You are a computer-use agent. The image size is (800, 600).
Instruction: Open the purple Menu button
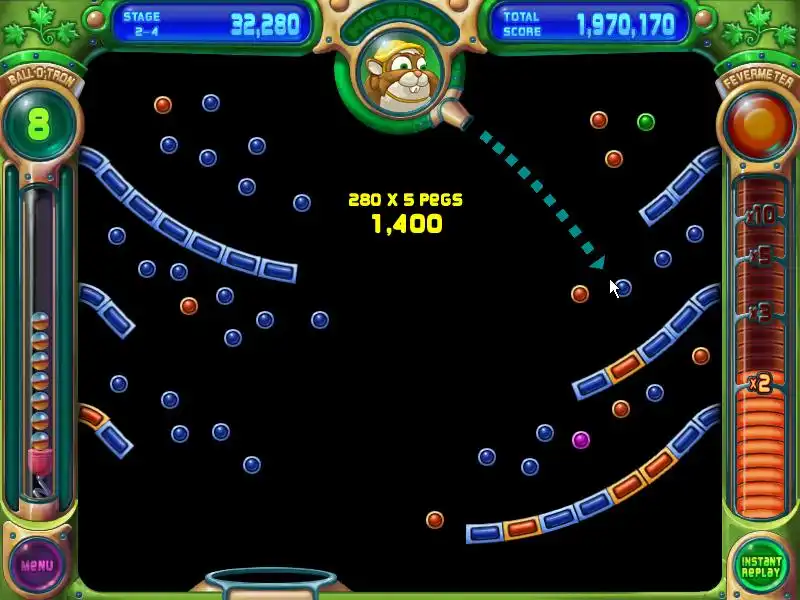(37, 565)
